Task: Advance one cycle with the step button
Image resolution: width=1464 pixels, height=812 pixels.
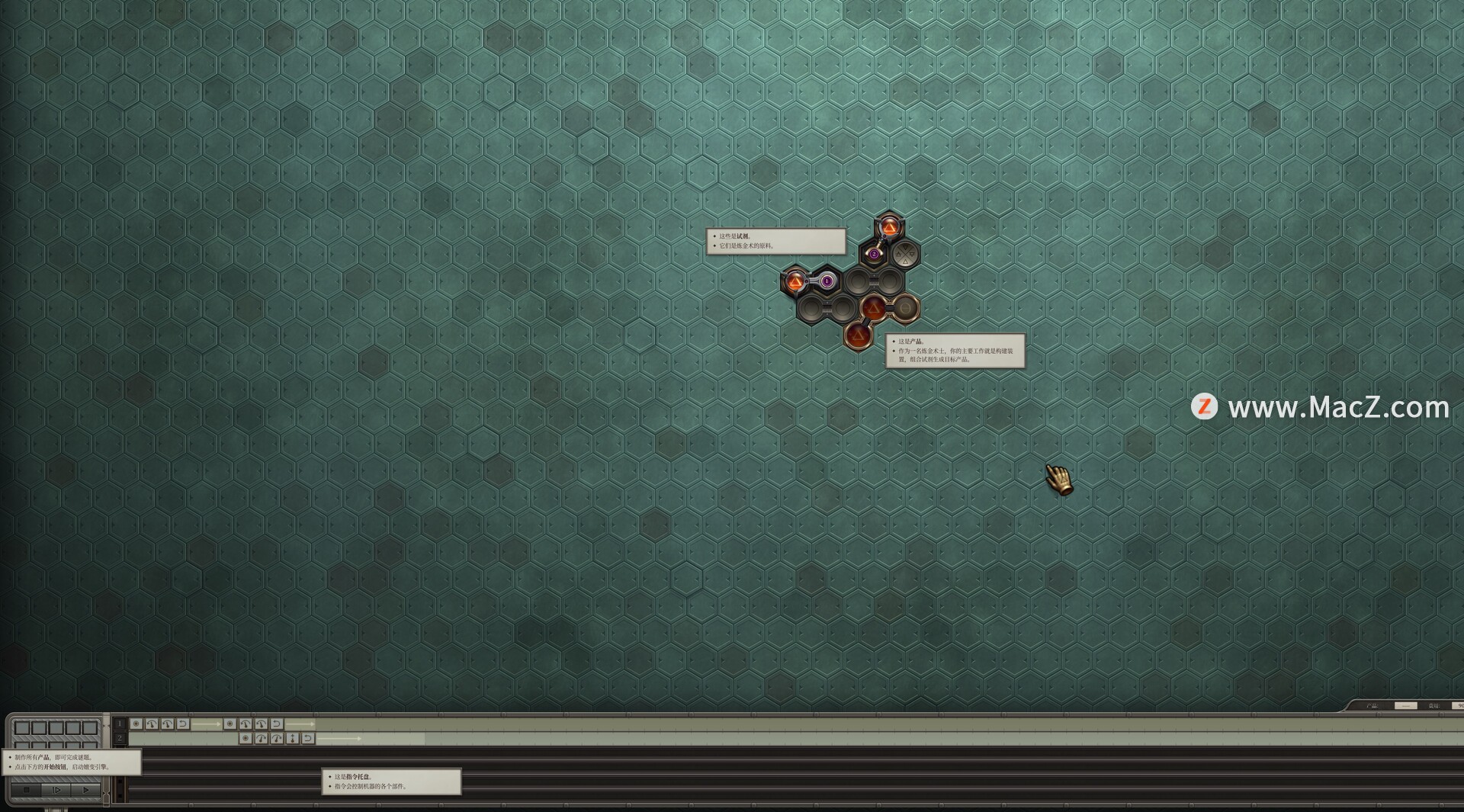Action: click(56, 791)
